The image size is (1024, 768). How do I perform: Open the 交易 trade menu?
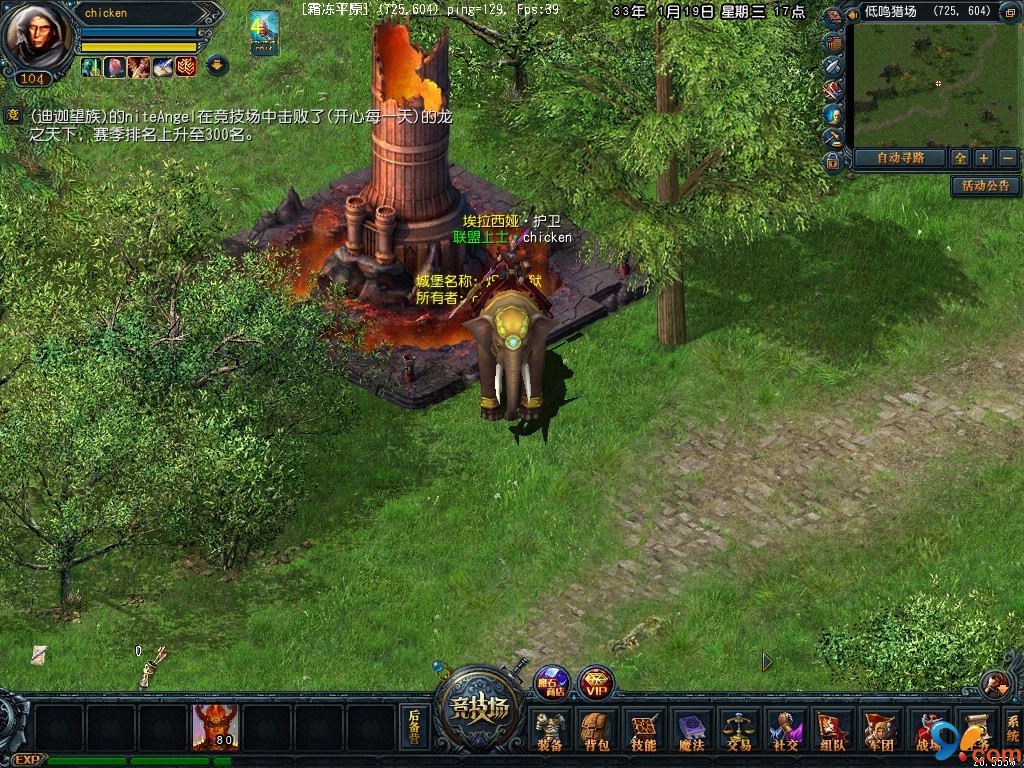(738, 731)
